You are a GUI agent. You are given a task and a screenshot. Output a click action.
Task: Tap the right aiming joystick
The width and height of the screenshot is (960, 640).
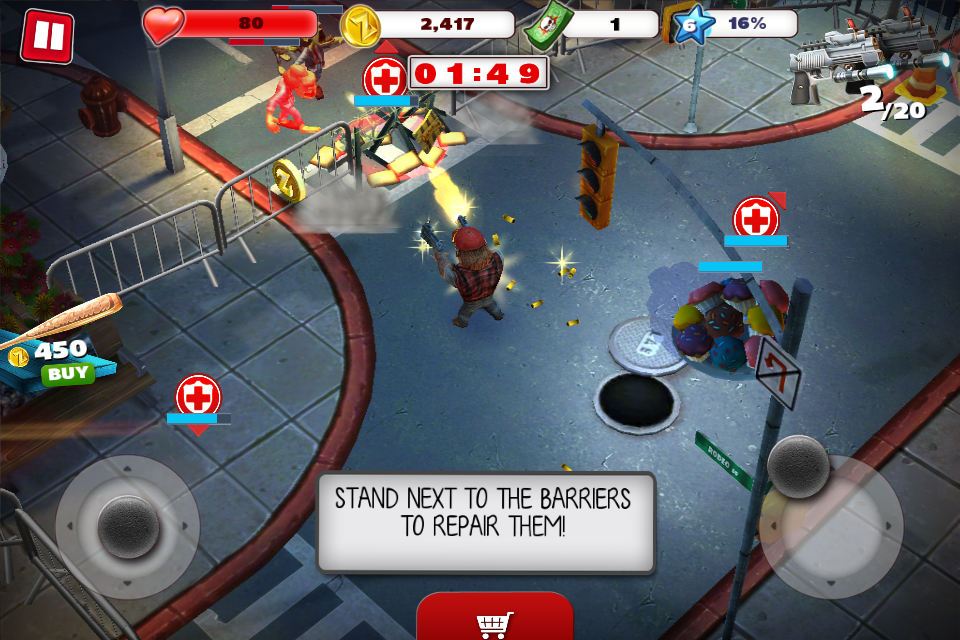798,466
